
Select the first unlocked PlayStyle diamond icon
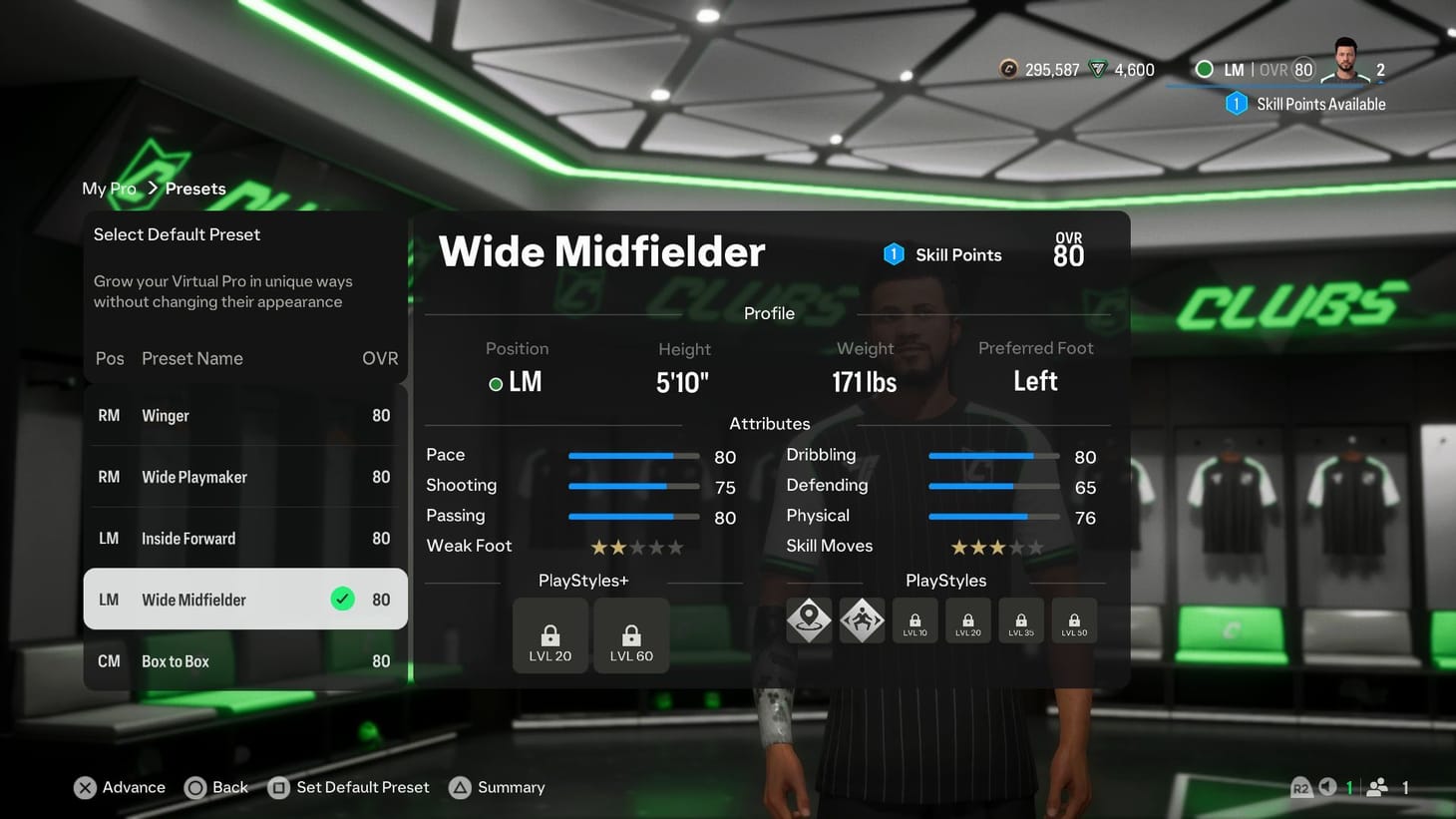coord(808,619)
